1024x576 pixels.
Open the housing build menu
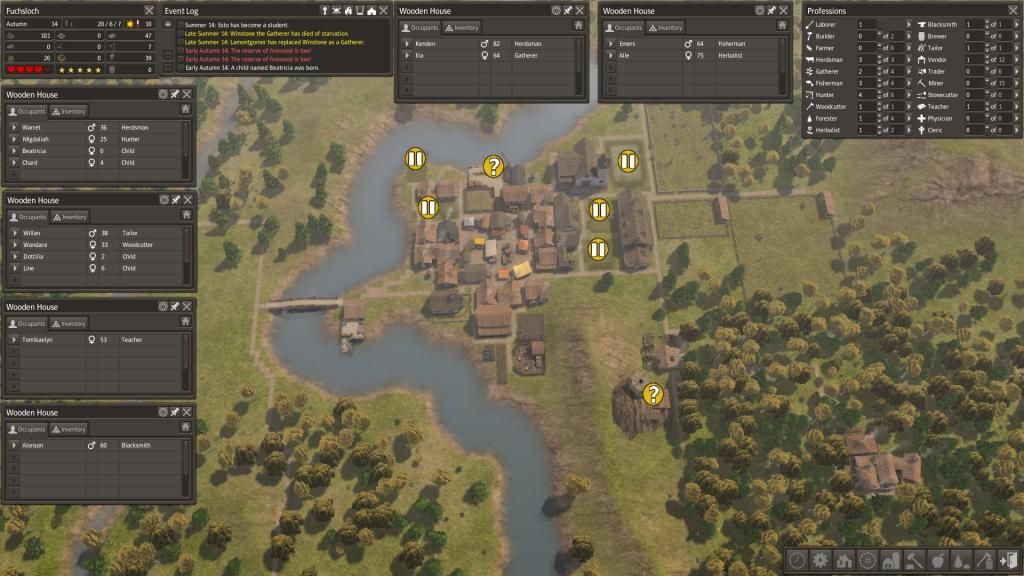[x=843, y=560]
